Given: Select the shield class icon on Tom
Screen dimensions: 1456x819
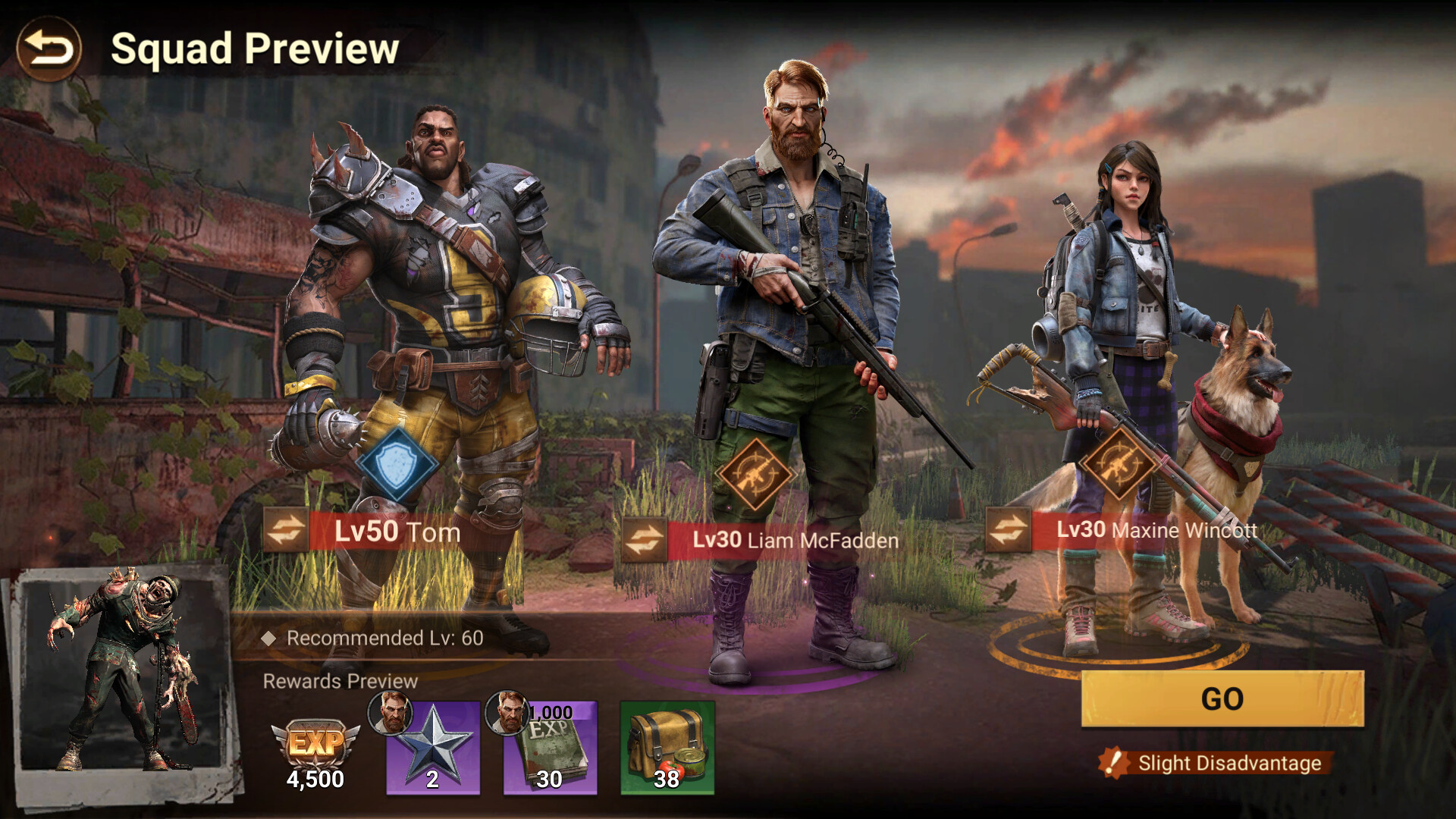Looking at the screenshot, I should click(397, 462).
